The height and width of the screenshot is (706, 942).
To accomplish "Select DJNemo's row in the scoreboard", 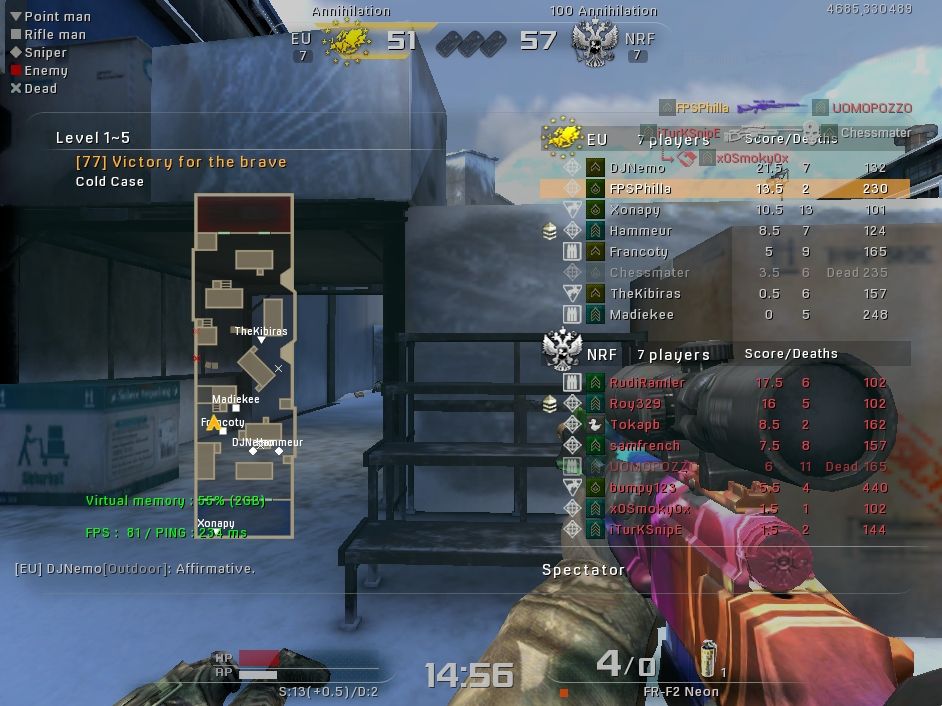I will [x=725, y=168].
